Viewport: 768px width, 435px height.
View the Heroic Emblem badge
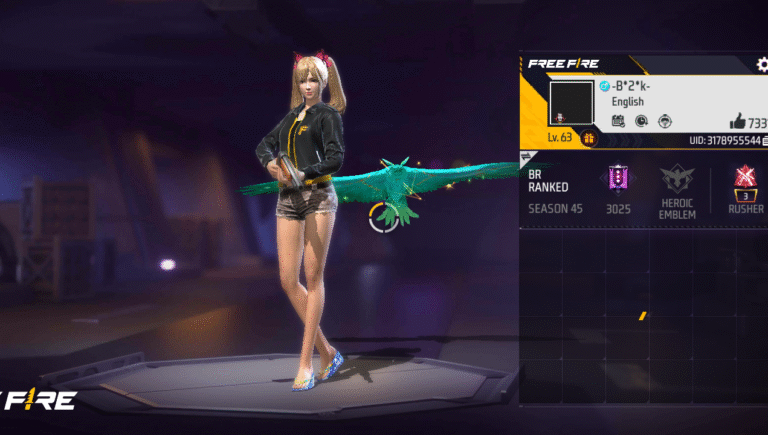677,180
